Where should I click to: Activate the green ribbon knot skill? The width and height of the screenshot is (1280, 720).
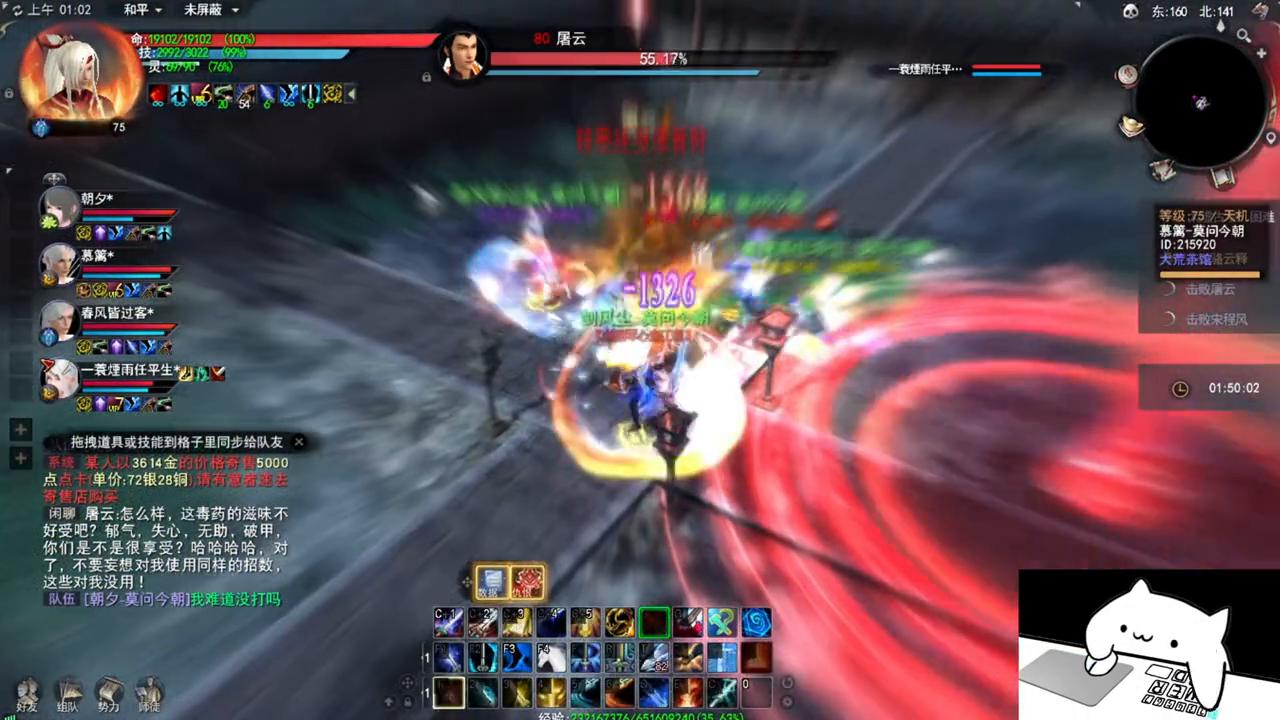pos(721,623)
